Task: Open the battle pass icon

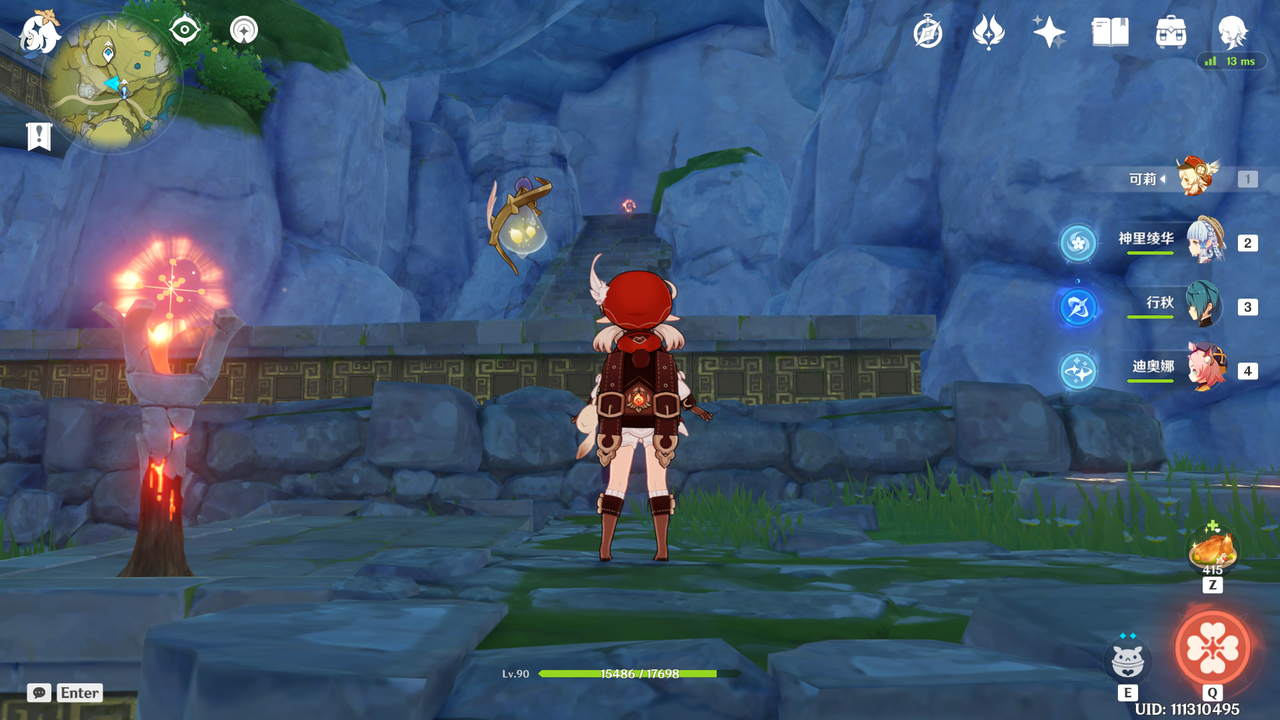Action: [988, 33]
